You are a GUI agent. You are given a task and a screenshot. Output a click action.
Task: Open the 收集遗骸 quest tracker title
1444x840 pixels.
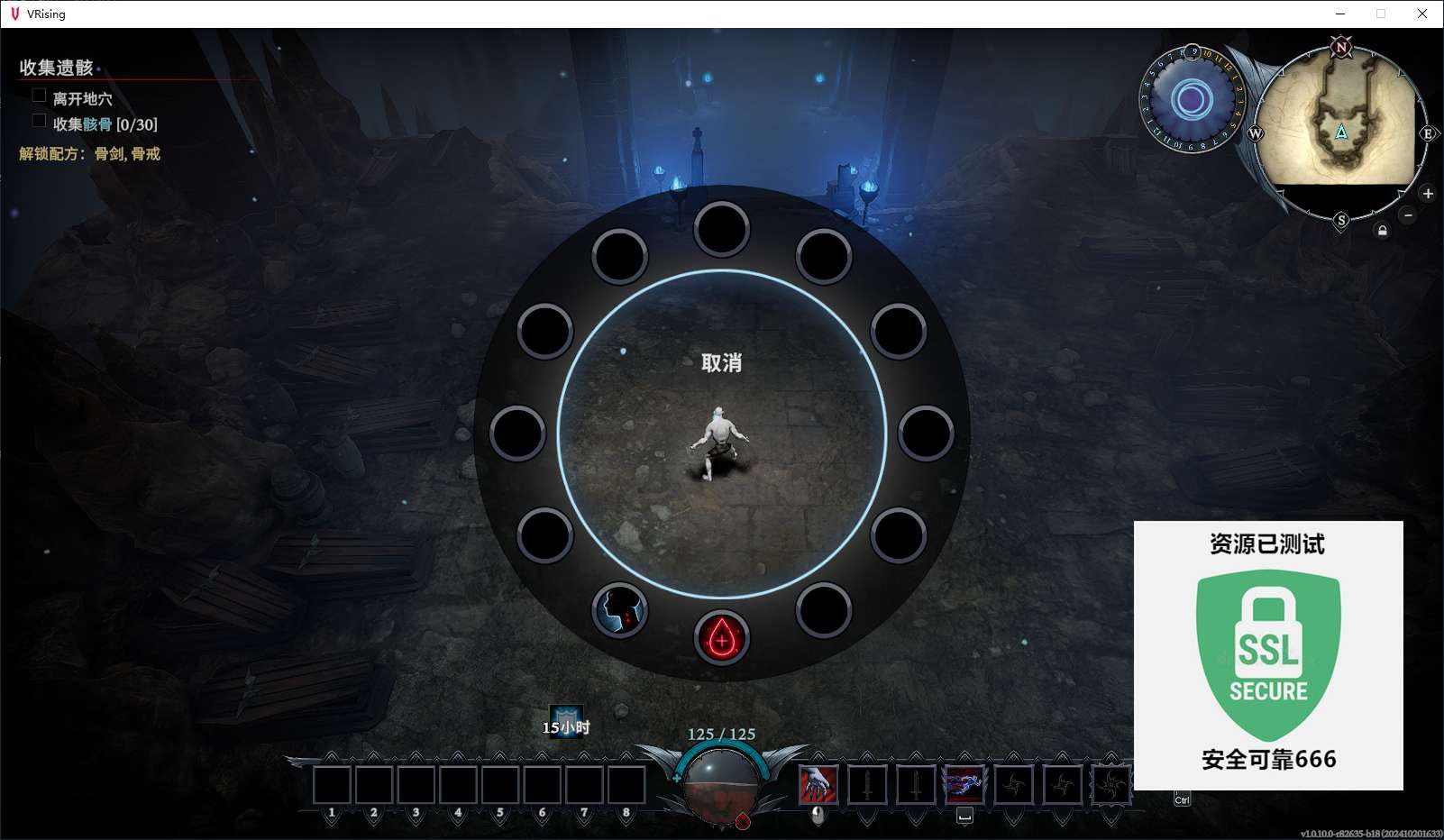pyautogui.click(x=57, y=68)
